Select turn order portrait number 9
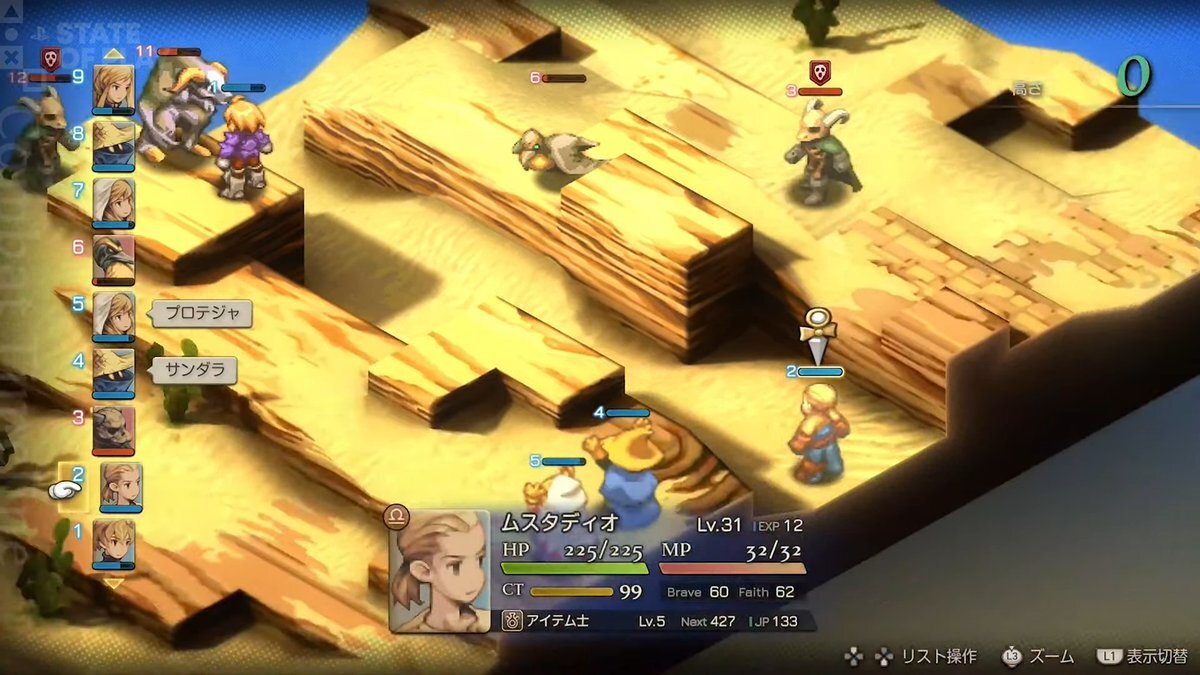 point(113,89)
